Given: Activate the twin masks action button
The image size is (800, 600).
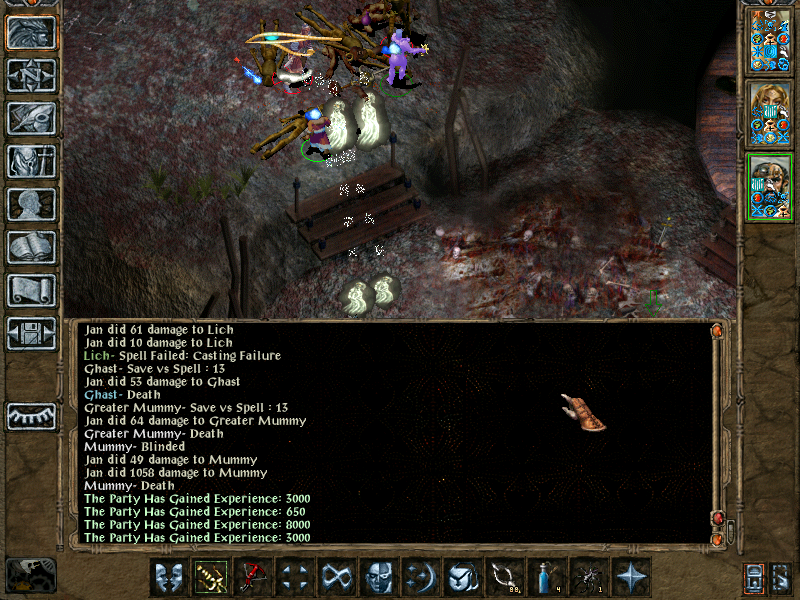Looking at the screenshot, I should coord(169,577).
